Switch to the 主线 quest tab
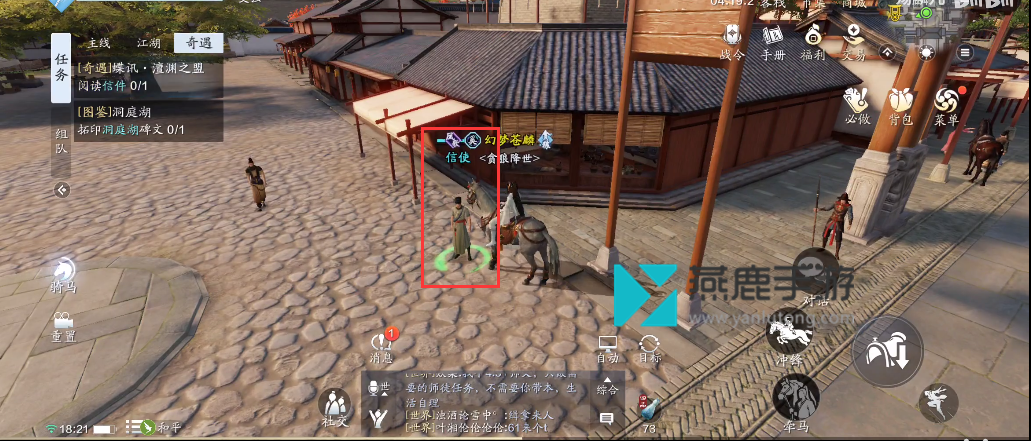Viewport: 1031px width, 441px height. [x=98, y=43]
